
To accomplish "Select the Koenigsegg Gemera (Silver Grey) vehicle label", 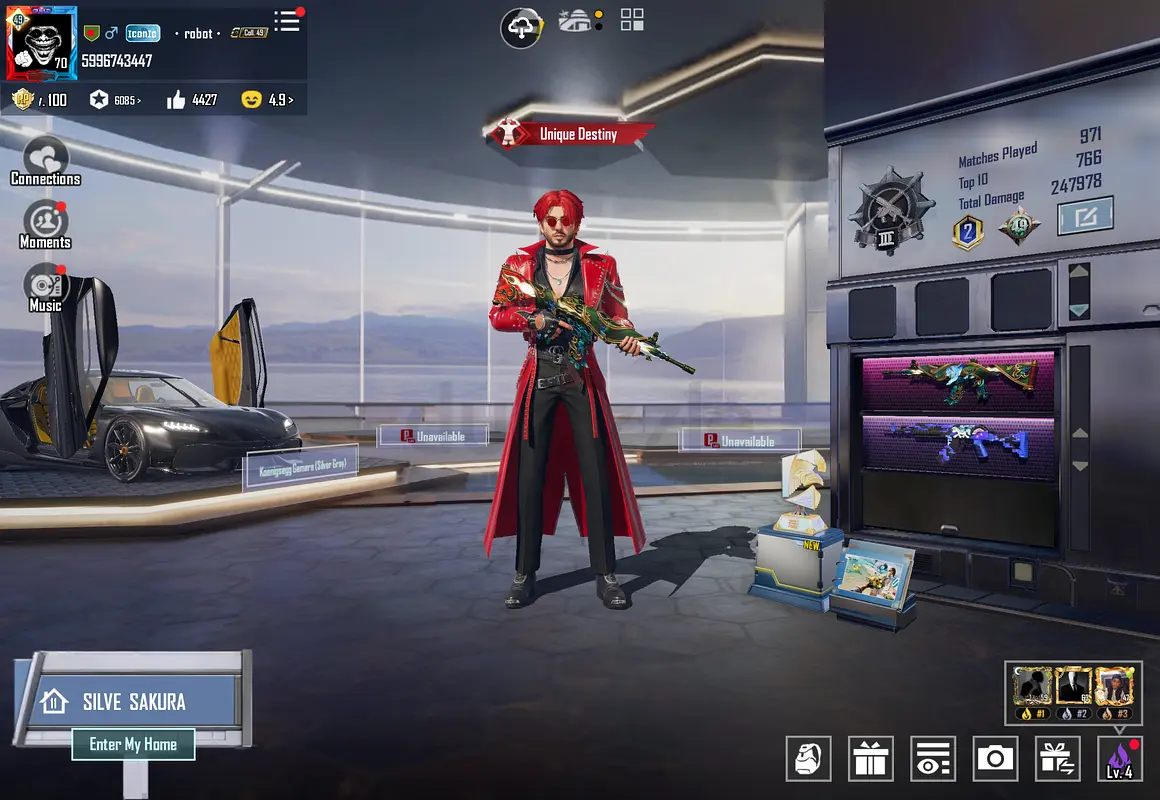I will 301,467.
